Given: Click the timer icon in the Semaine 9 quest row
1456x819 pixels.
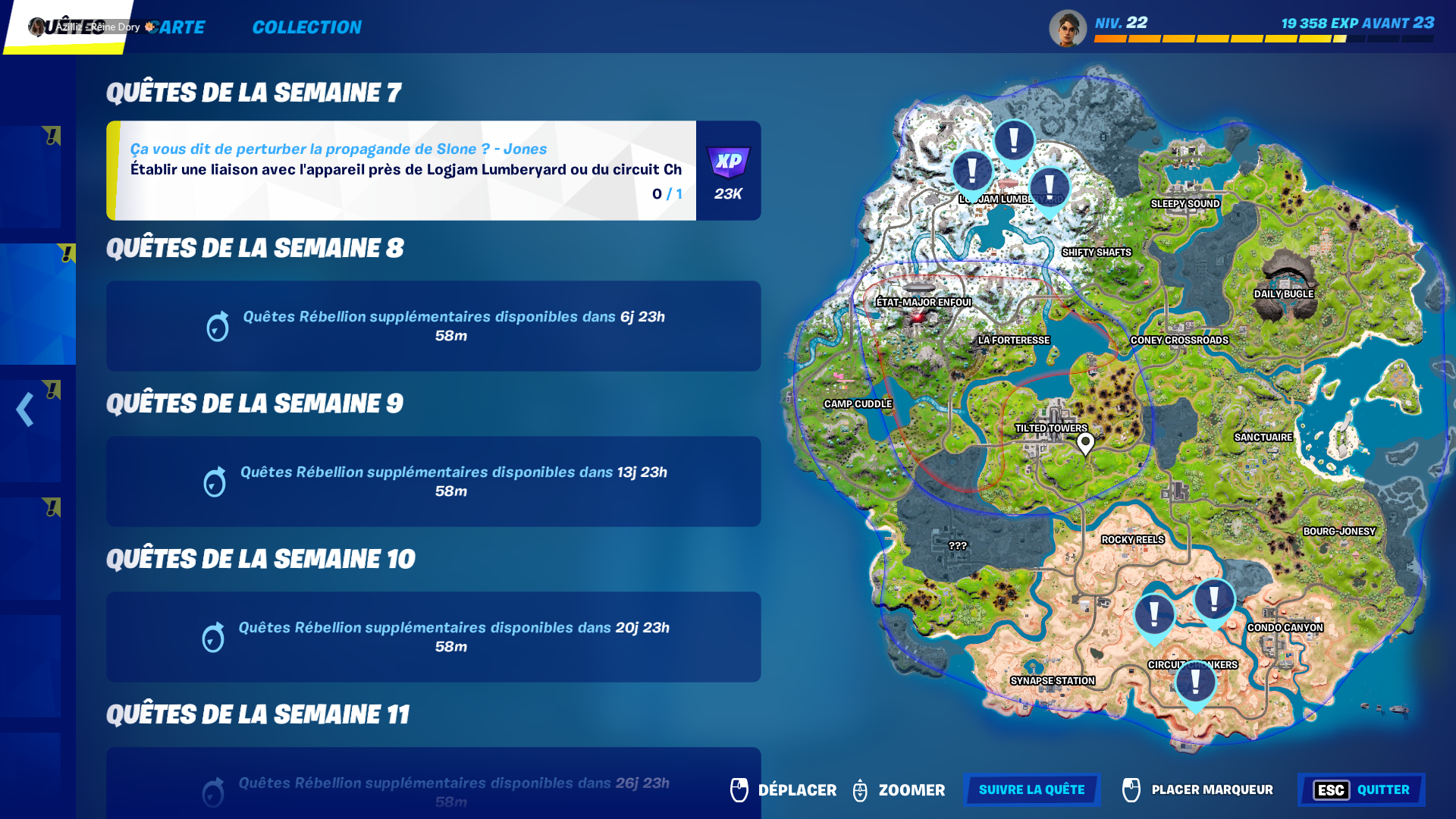Looking at the screenshot, I should pyautogui.click(x=215, y=482).
